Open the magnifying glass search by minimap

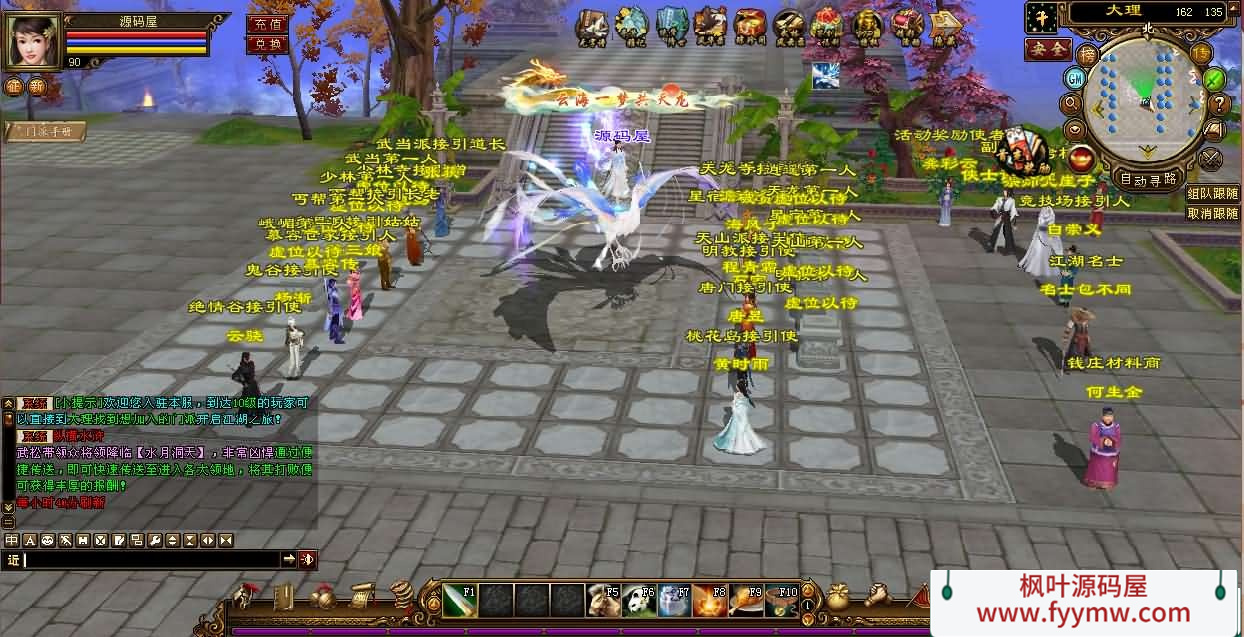pyautogui.click(x=1071, y=103)
